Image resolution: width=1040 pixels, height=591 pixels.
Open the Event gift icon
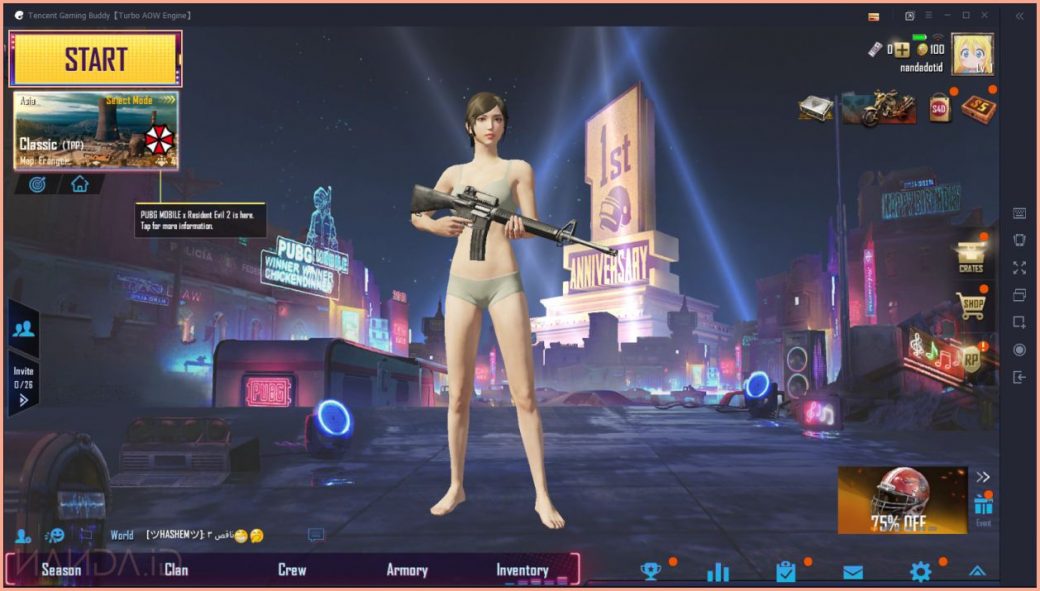click(983, 510)
